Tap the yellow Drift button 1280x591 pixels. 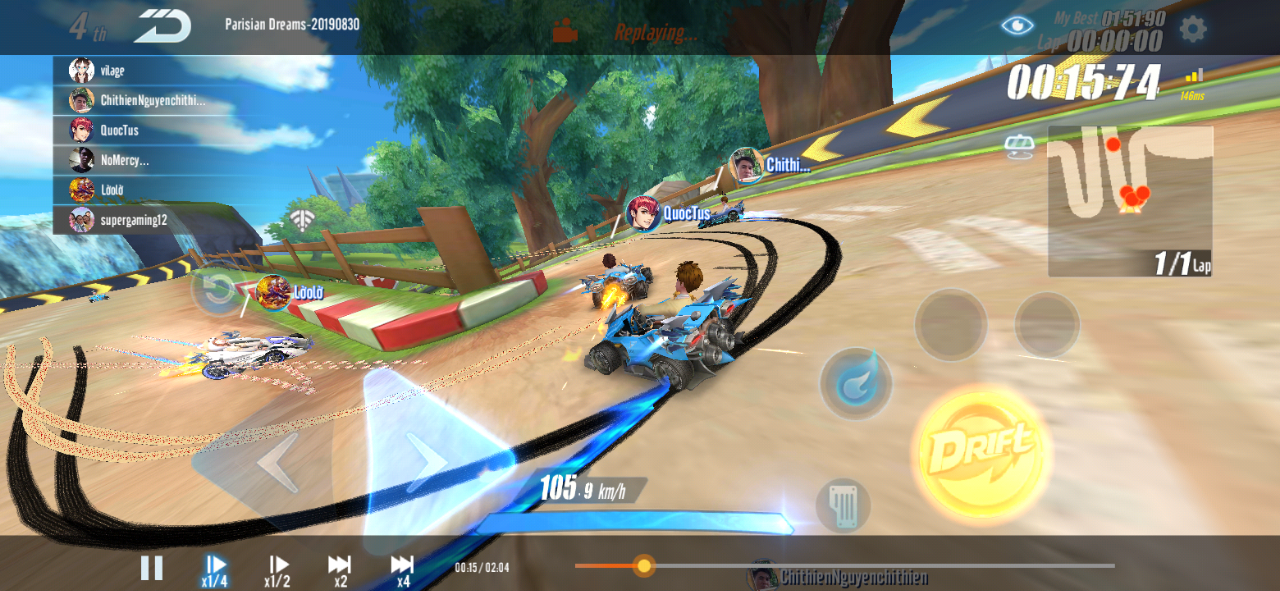(x=980, y=452)
